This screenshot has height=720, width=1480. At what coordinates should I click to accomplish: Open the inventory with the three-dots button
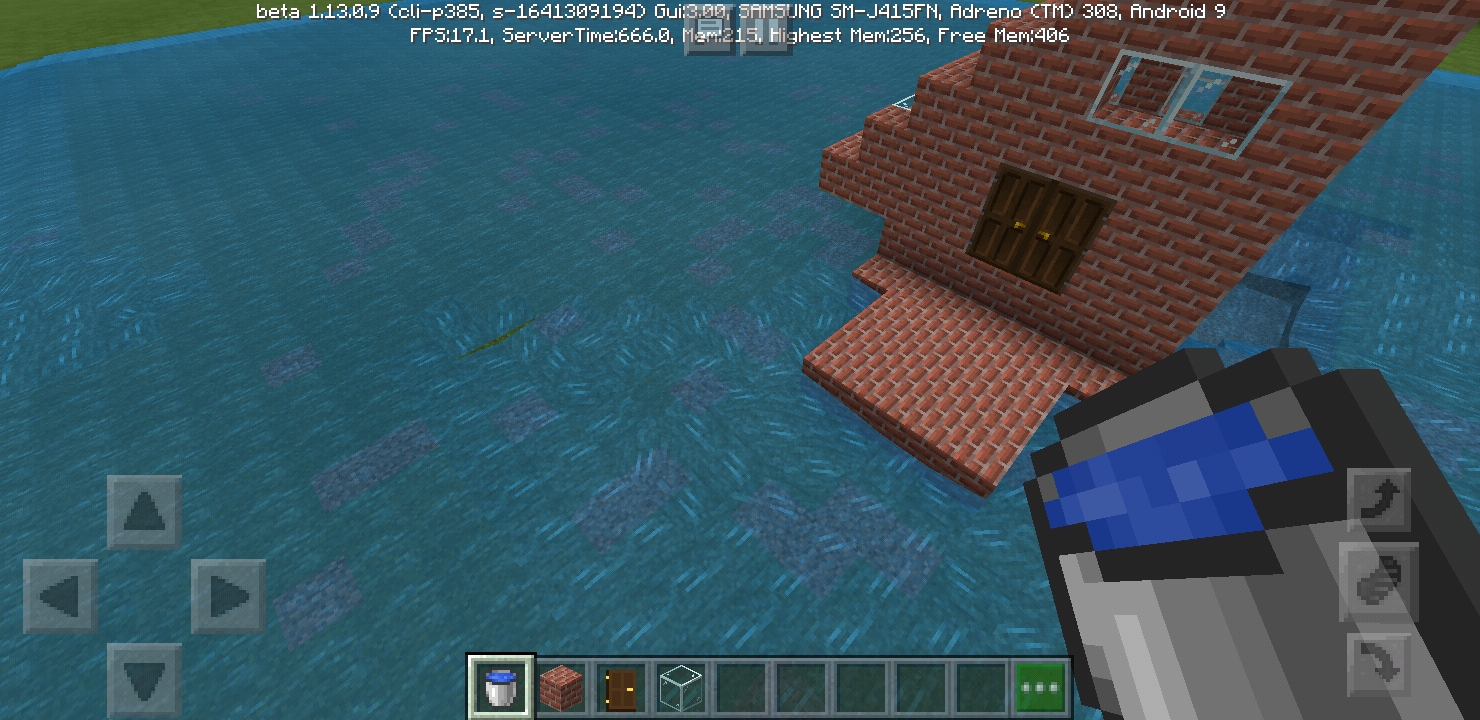click(1041, 688)
